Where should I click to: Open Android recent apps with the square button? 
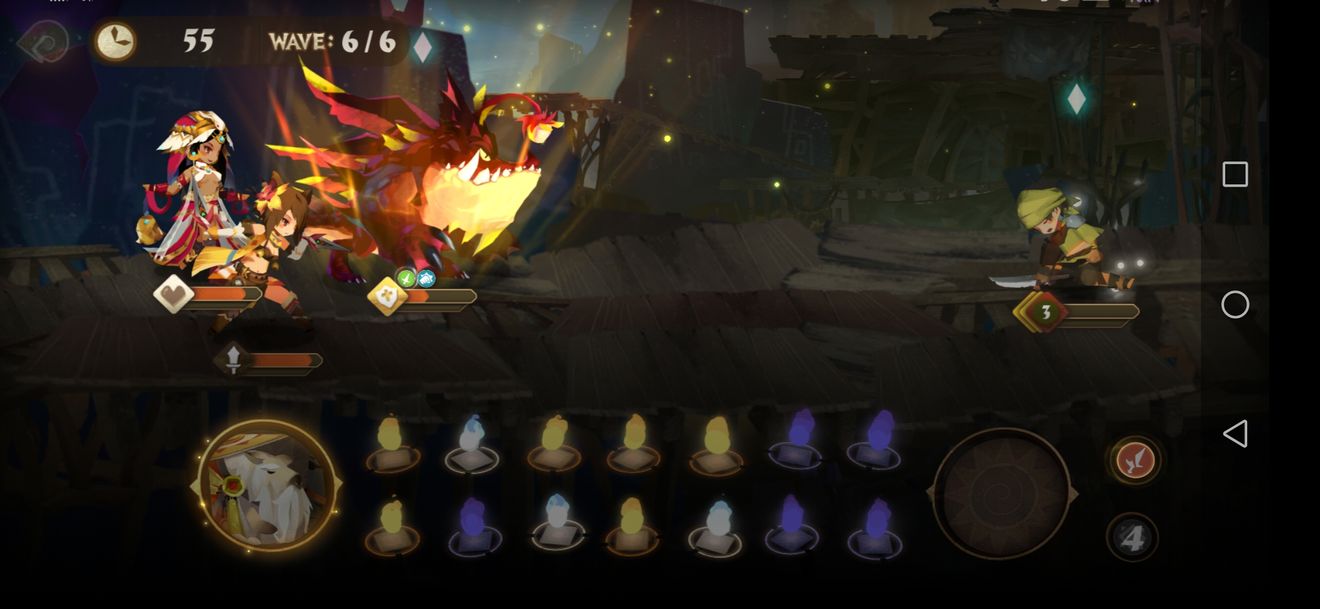[x=1235, y=175]
